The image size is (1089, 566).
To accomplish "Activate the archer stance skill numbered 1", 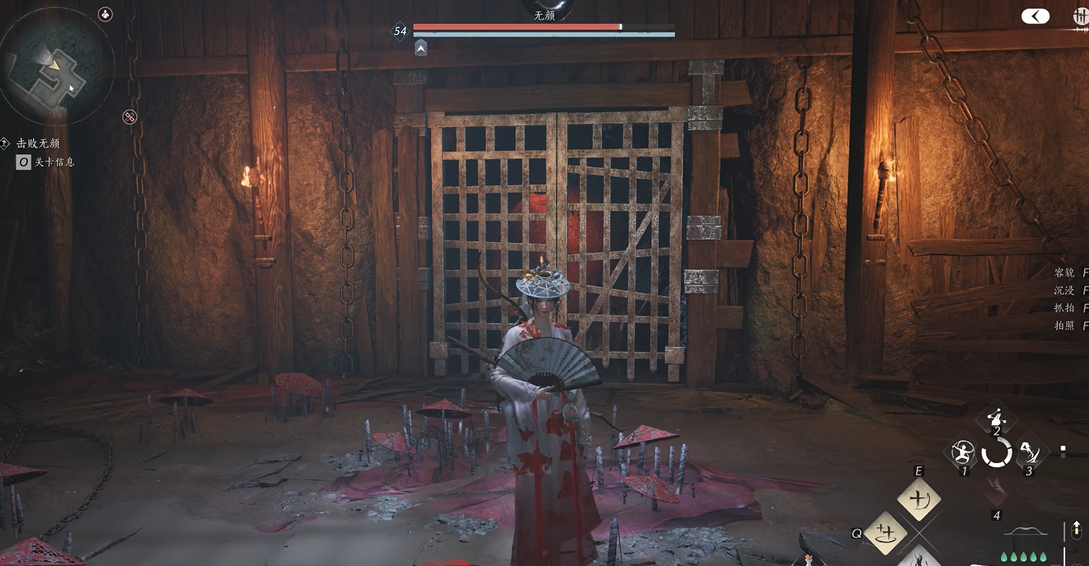I will pos(964,453).
